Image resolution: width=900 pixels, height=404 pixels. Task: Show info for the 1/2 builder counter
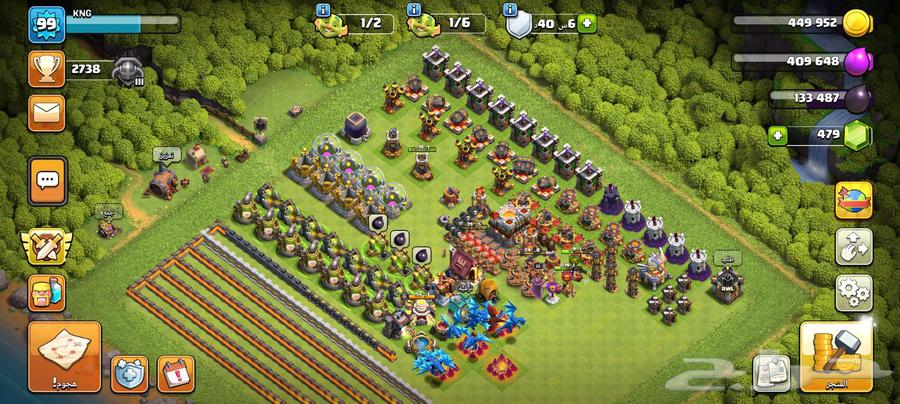coord(323,9)
